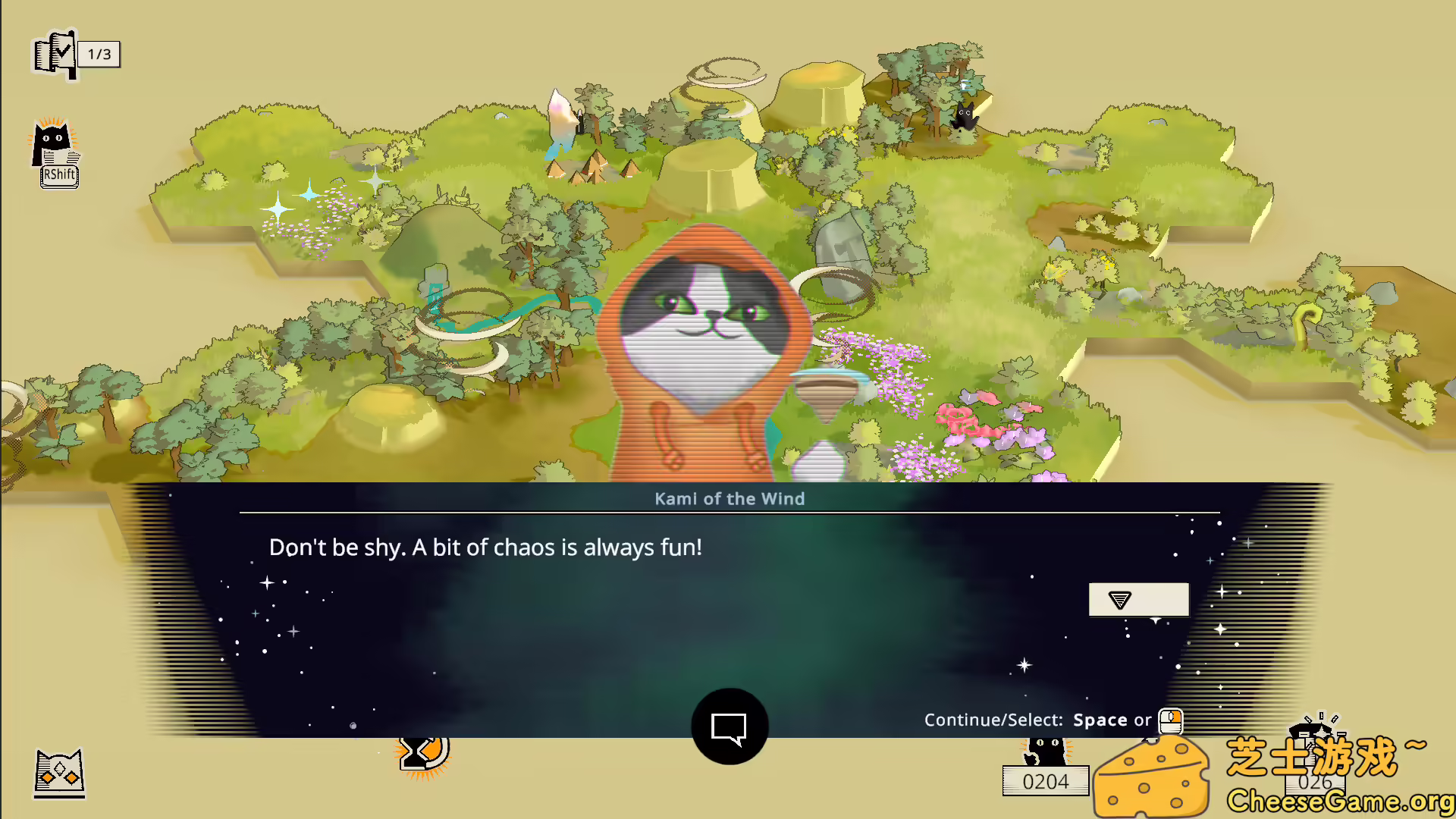Expand the dialogue with the down-arrow button

pos(1137,599)
